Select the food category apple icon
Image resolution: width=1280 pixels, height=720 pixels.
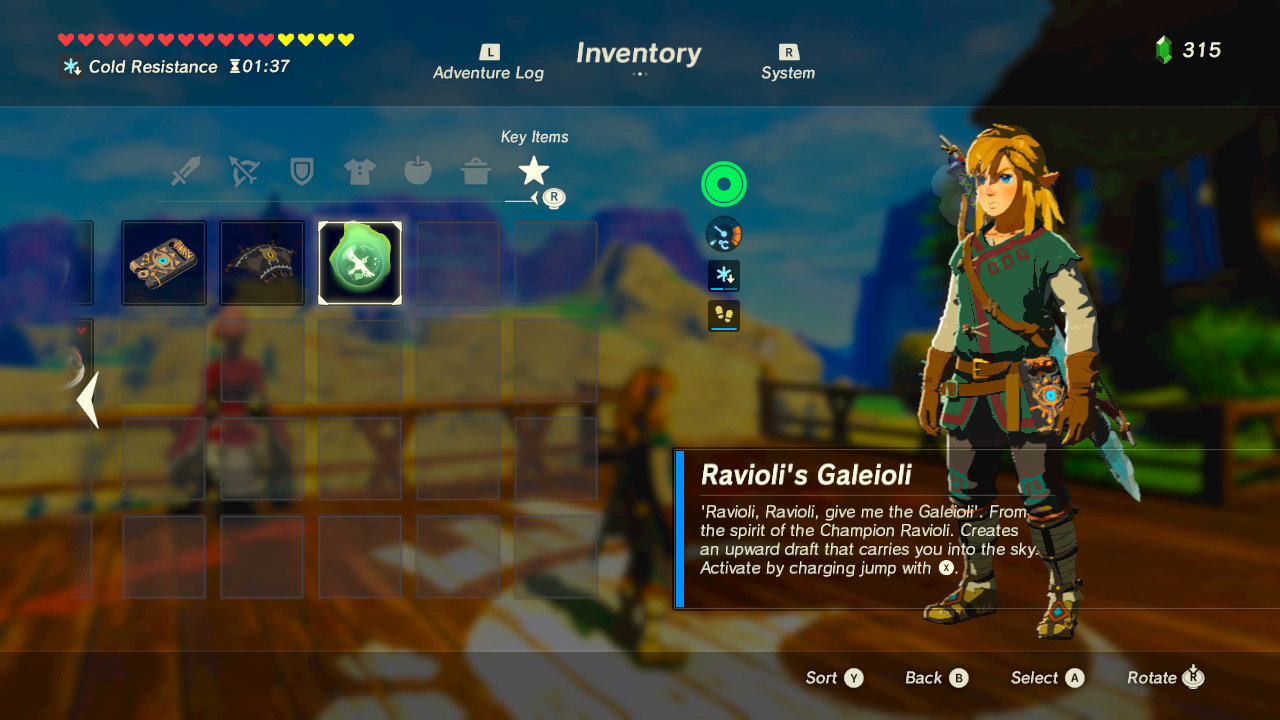pos(417,170)
